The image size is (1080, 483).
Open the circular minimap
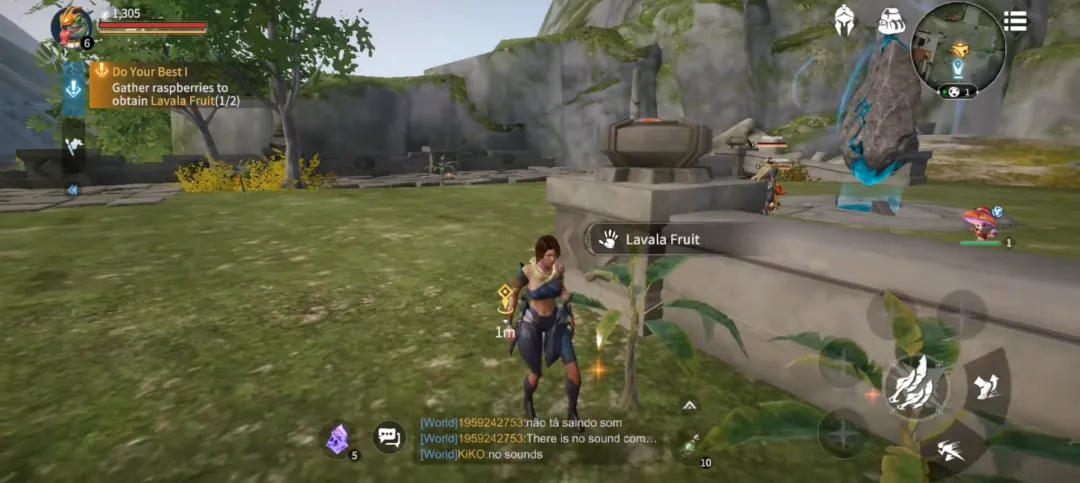click(x=958, y=47)
